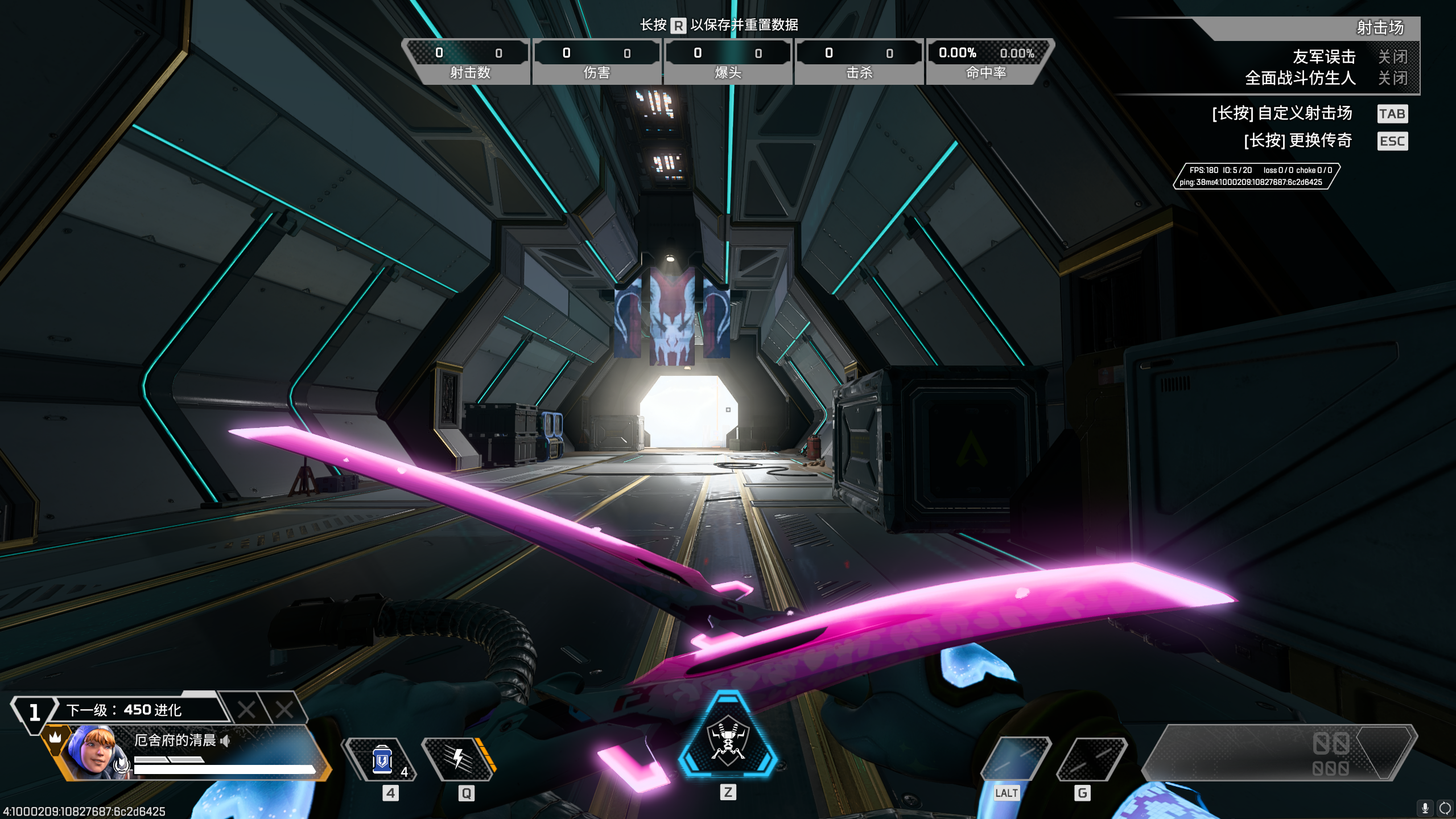Select the slot labeled LALT
This screenshot has width=1456, height=819.
[1016, 759]
